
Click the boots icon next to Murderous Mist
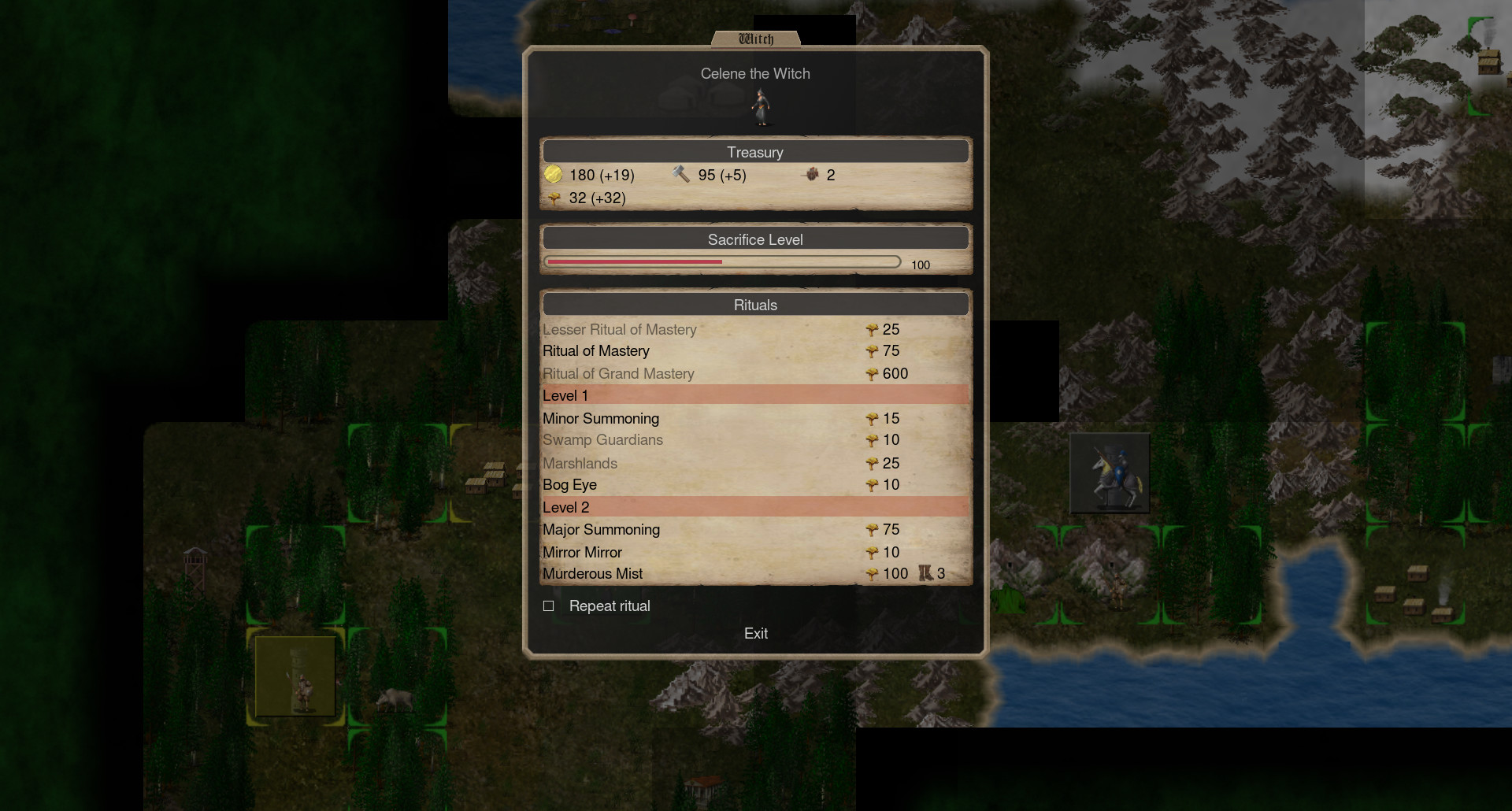[924, 573]
